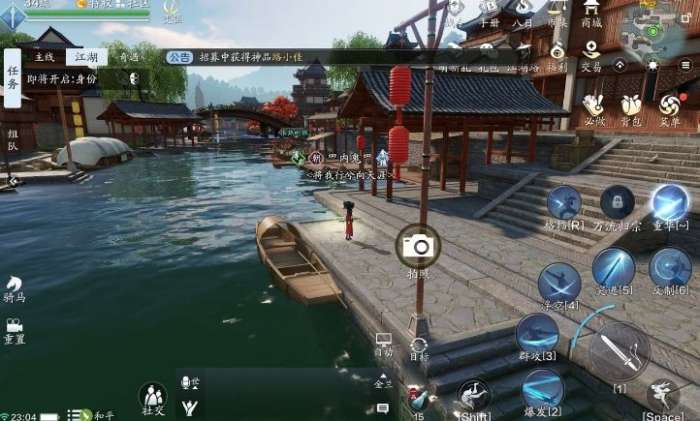The image size is (700, 421).
Task: Open the 背包 backpack inventory
Action: coord(631,105)
